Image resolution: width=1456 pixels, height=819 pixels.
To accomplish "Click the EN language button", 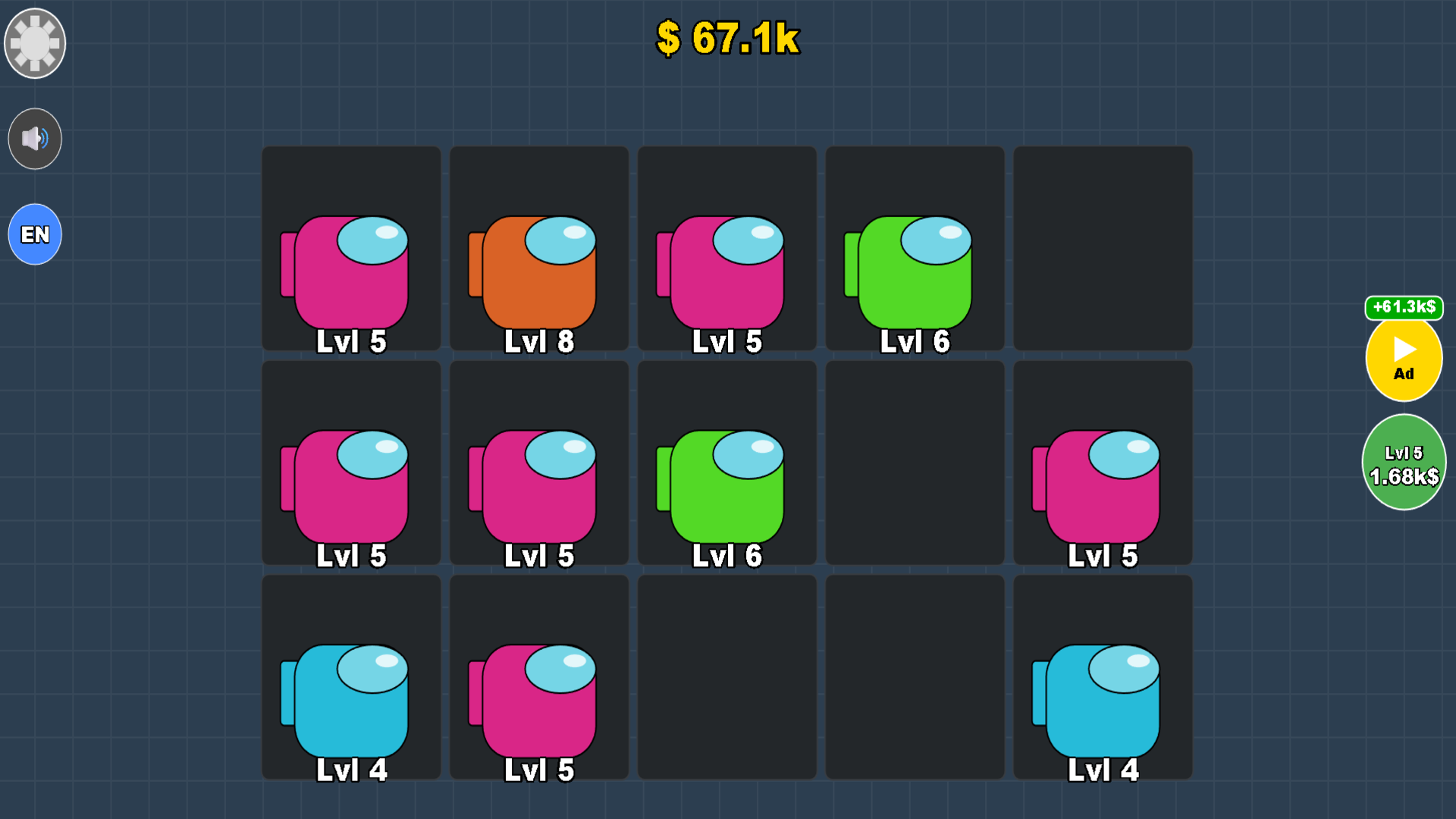I will tap(34, 234).
